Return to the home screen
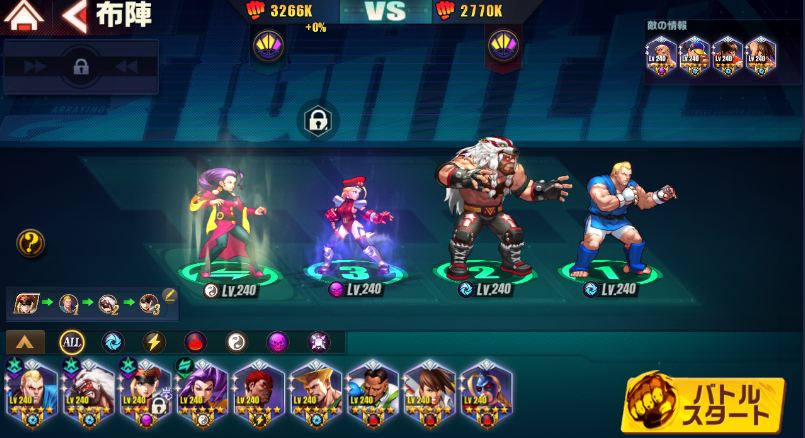 tap(25, 16)
